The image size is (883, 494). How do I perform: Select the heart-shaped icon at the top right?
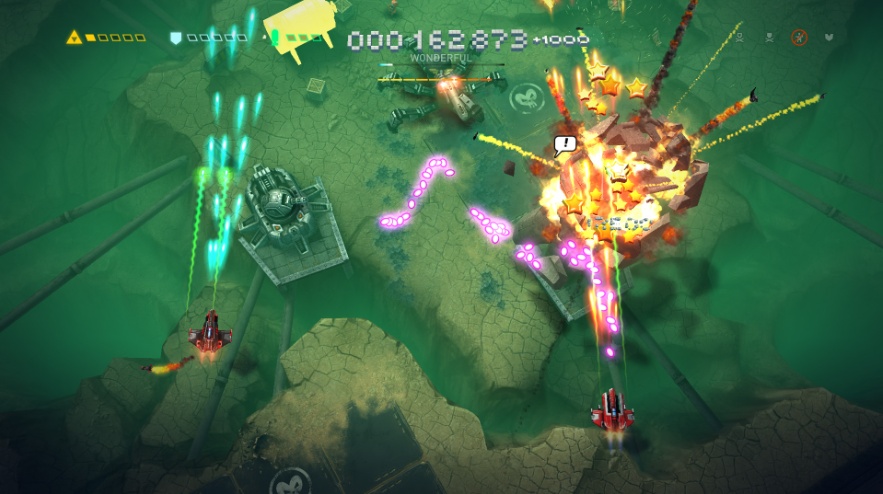(829, 38)
